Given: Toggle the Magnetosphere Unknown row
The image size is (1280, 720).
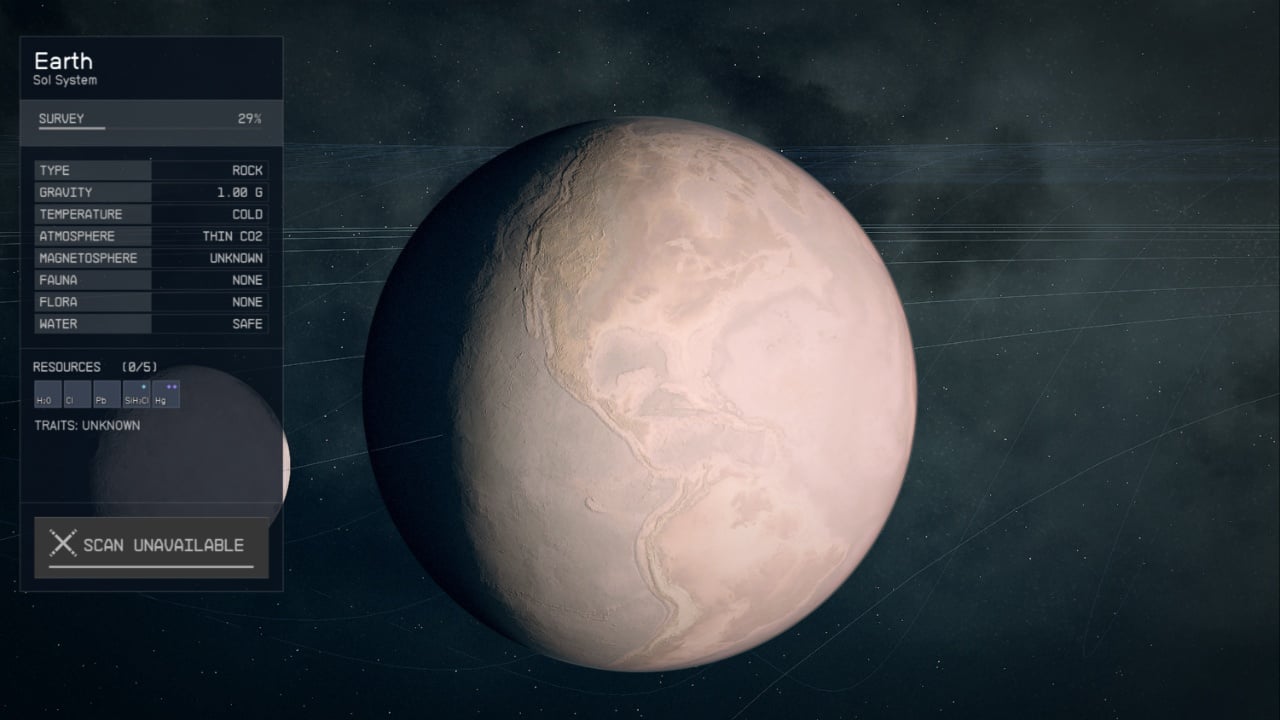Looking at the screenshot, I should tap(150, 258).
